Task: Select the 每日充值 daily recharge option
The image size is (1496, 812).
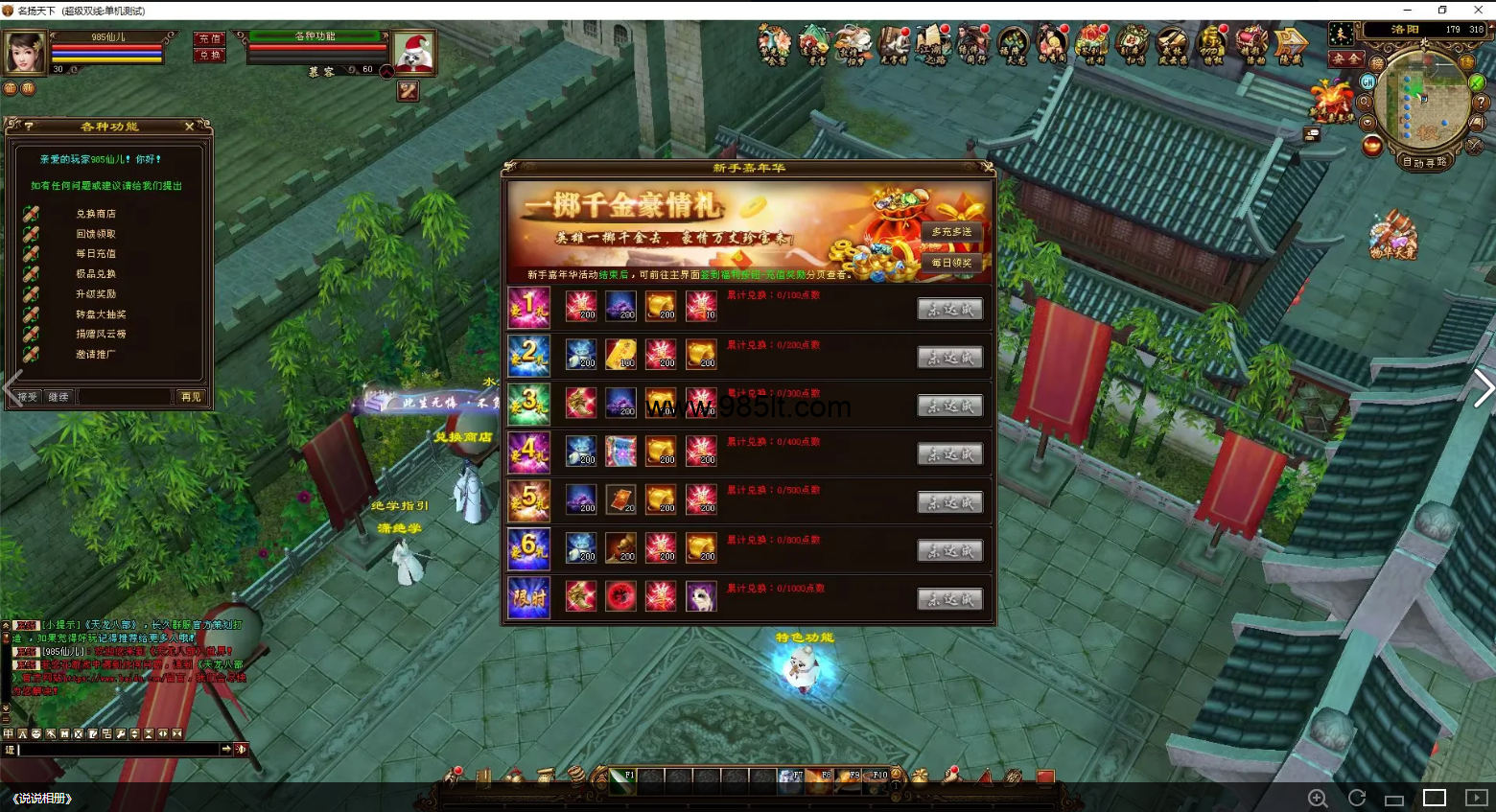Action: tap(96, 254)
